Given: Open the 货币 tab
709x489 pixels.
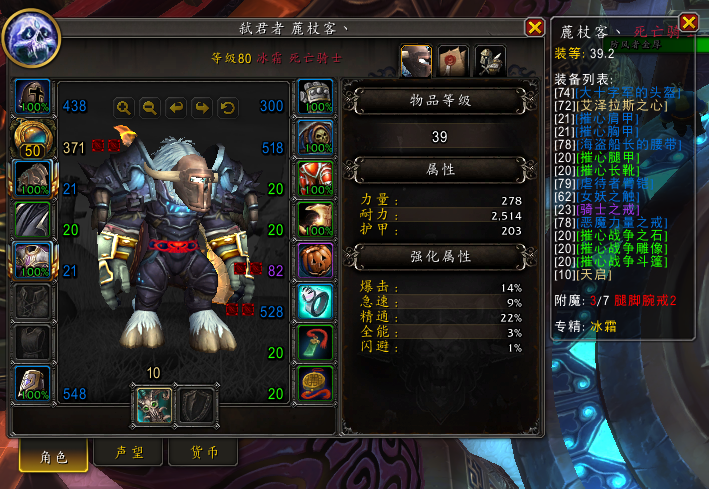Looking at the screenshot, I should [204, 453].
